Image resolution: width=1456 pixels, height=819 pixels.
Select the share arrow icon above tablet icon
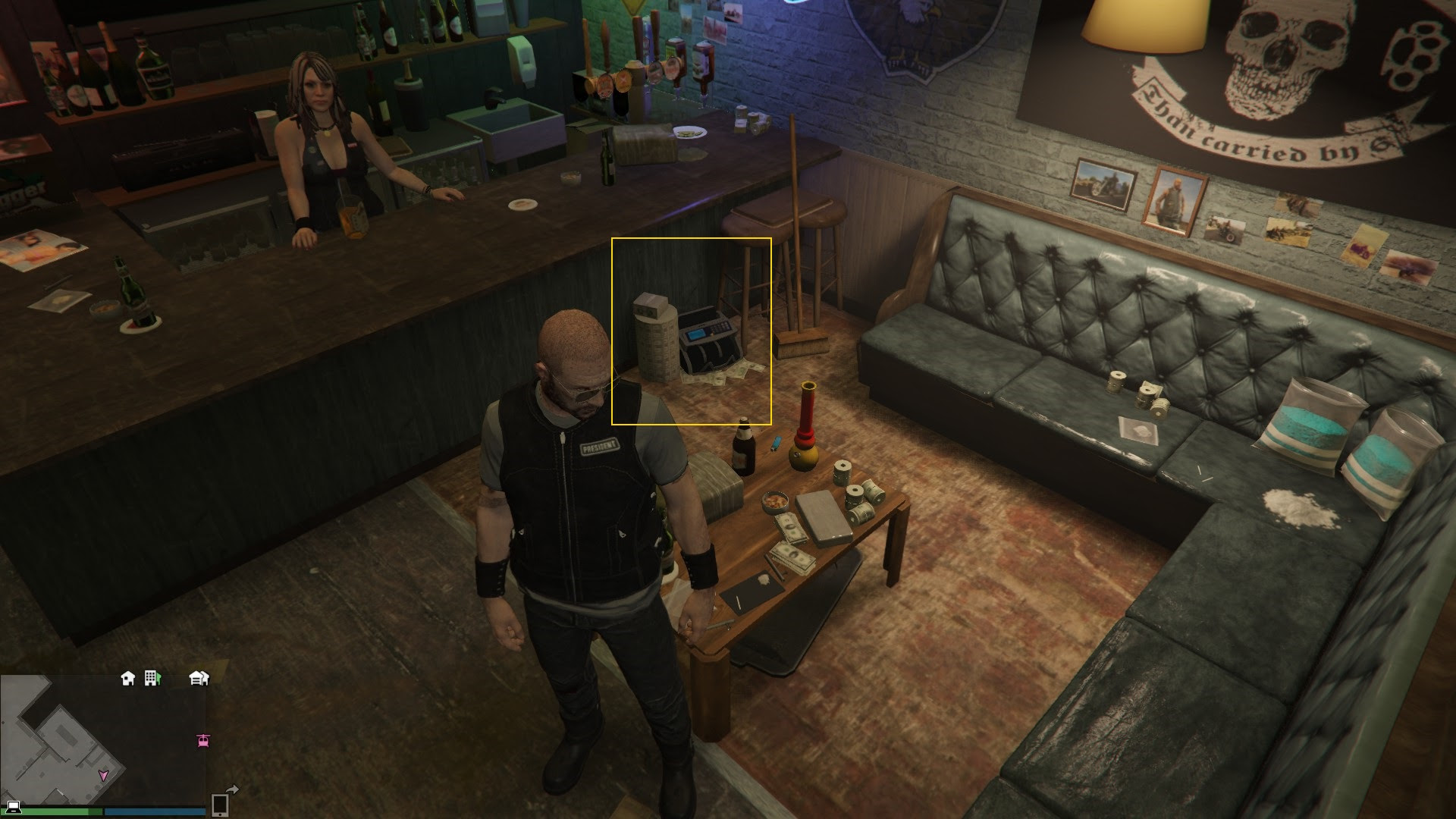click(x=232, y=790)
